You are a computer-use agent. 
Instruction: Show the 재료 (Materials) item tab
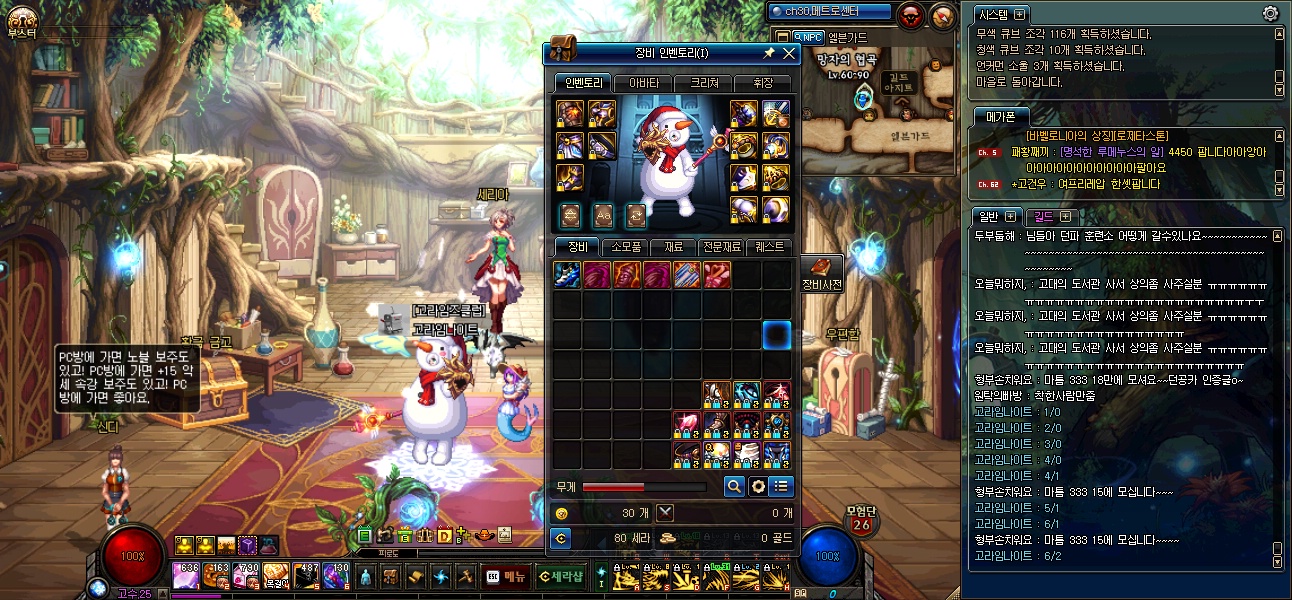pos(673,247)
